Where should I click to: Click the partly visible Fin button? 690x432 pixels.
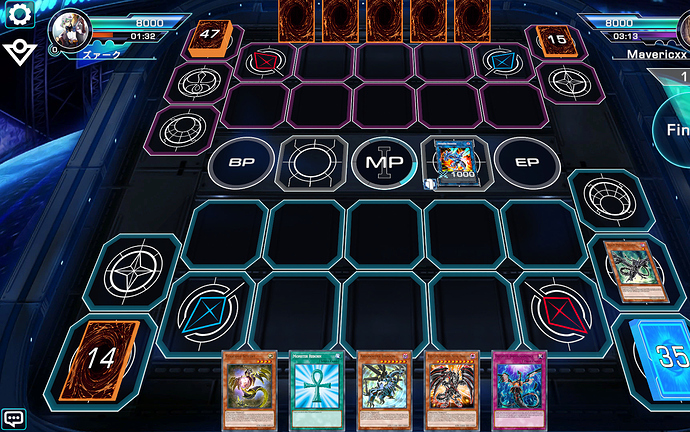tap(672, 130)
